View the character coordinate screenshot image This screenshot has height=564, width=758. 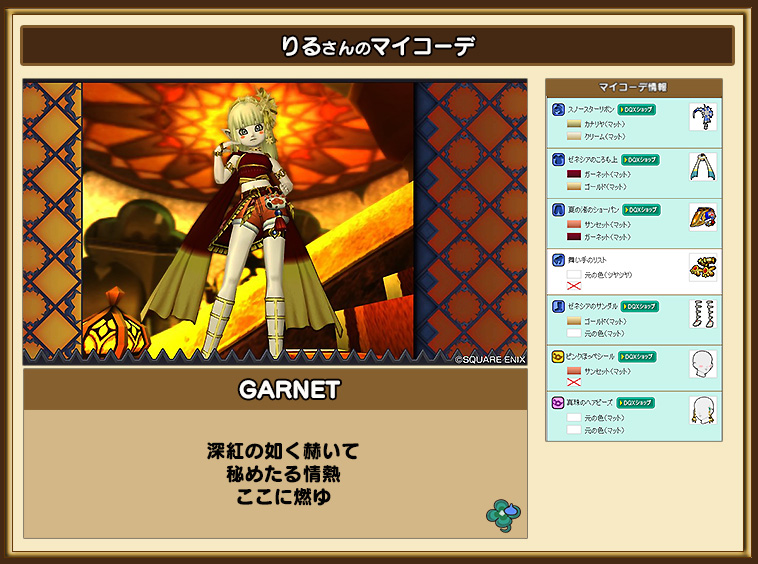(x=275, y=221)
